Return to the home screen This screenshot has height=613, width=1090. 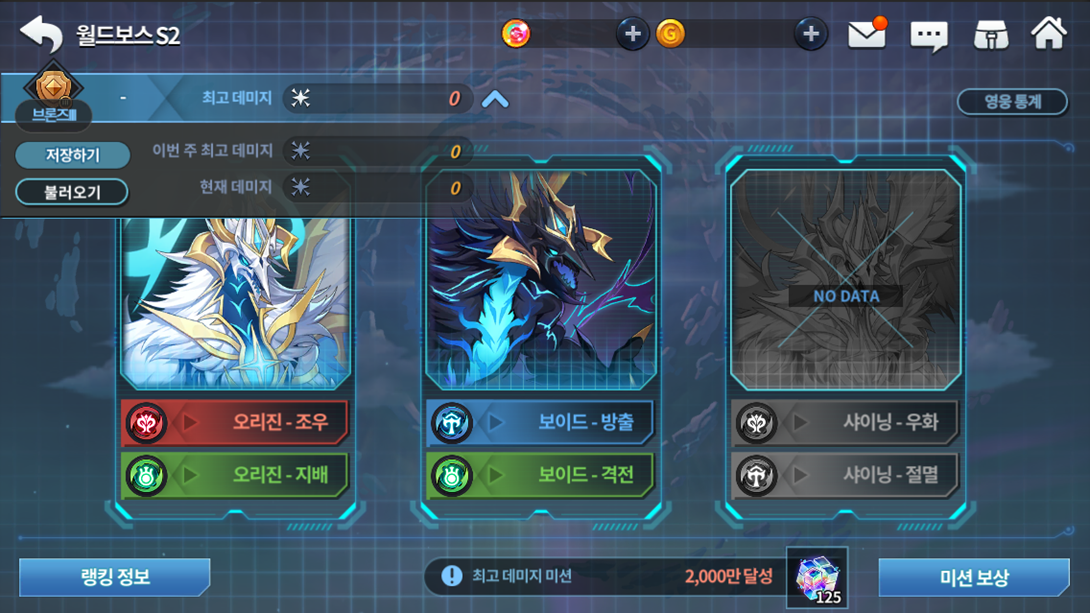pyautogui.click(x=1049, y=34)
